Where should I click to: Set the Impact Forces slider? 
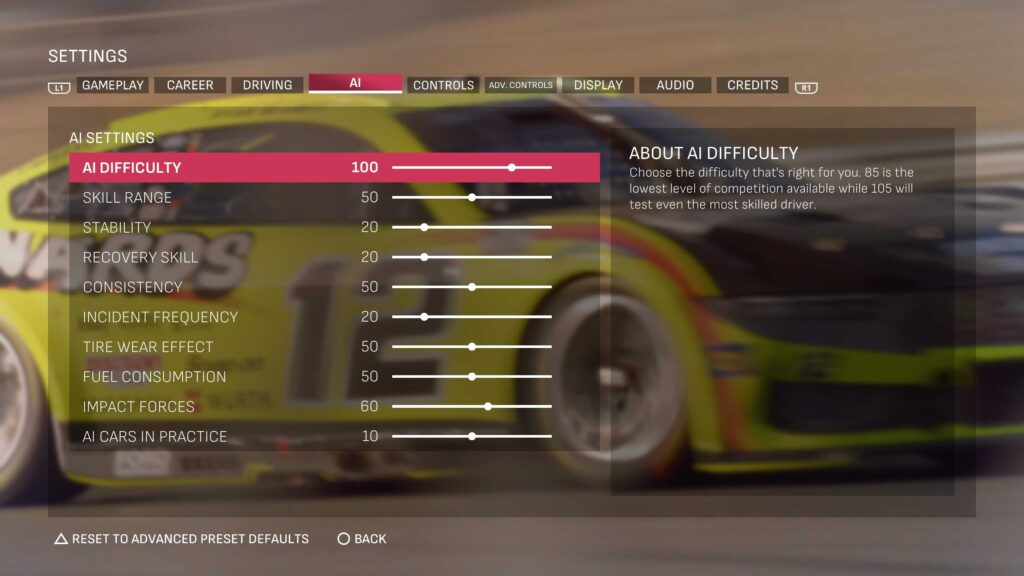(488, 407)
